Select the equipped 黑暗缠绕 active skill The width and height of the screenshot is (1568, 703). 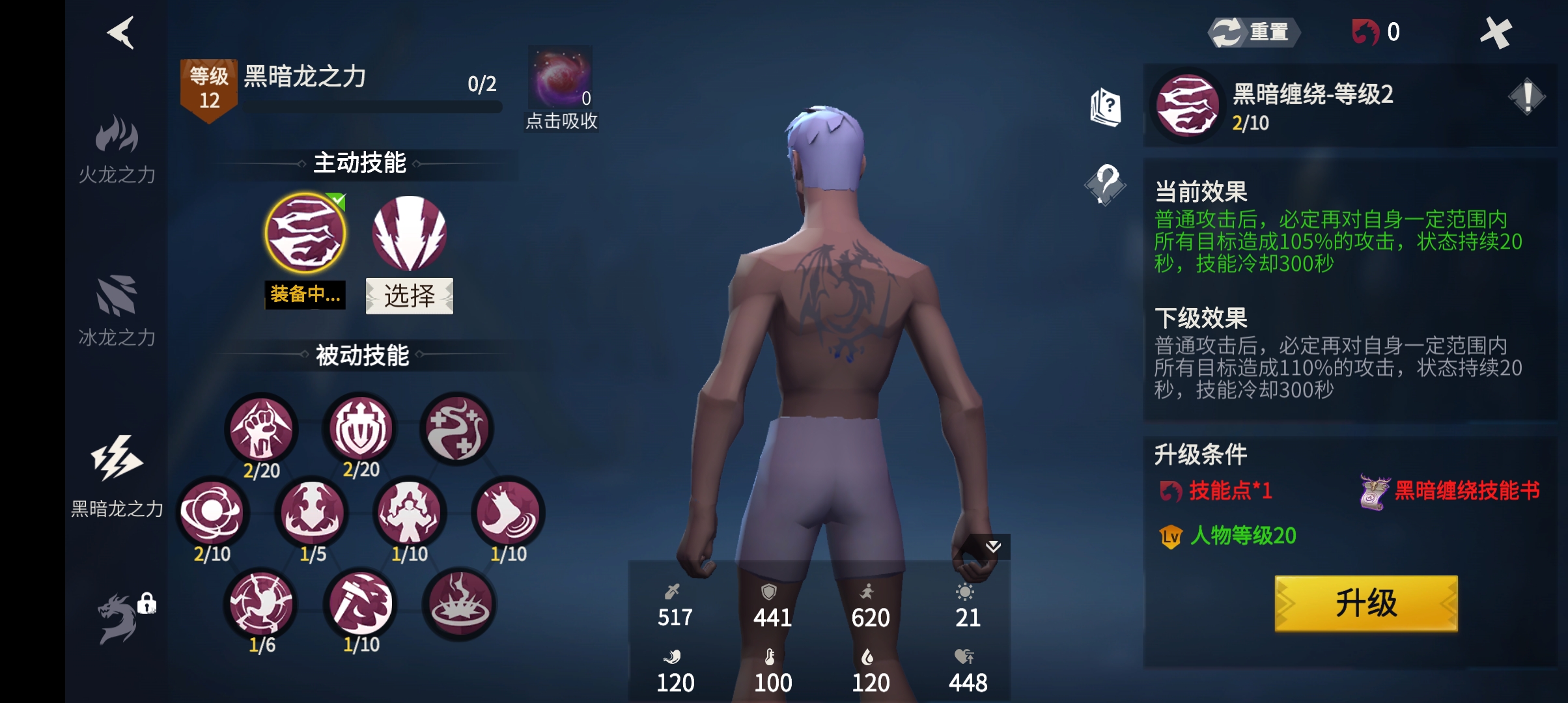(x=305, y=233)
